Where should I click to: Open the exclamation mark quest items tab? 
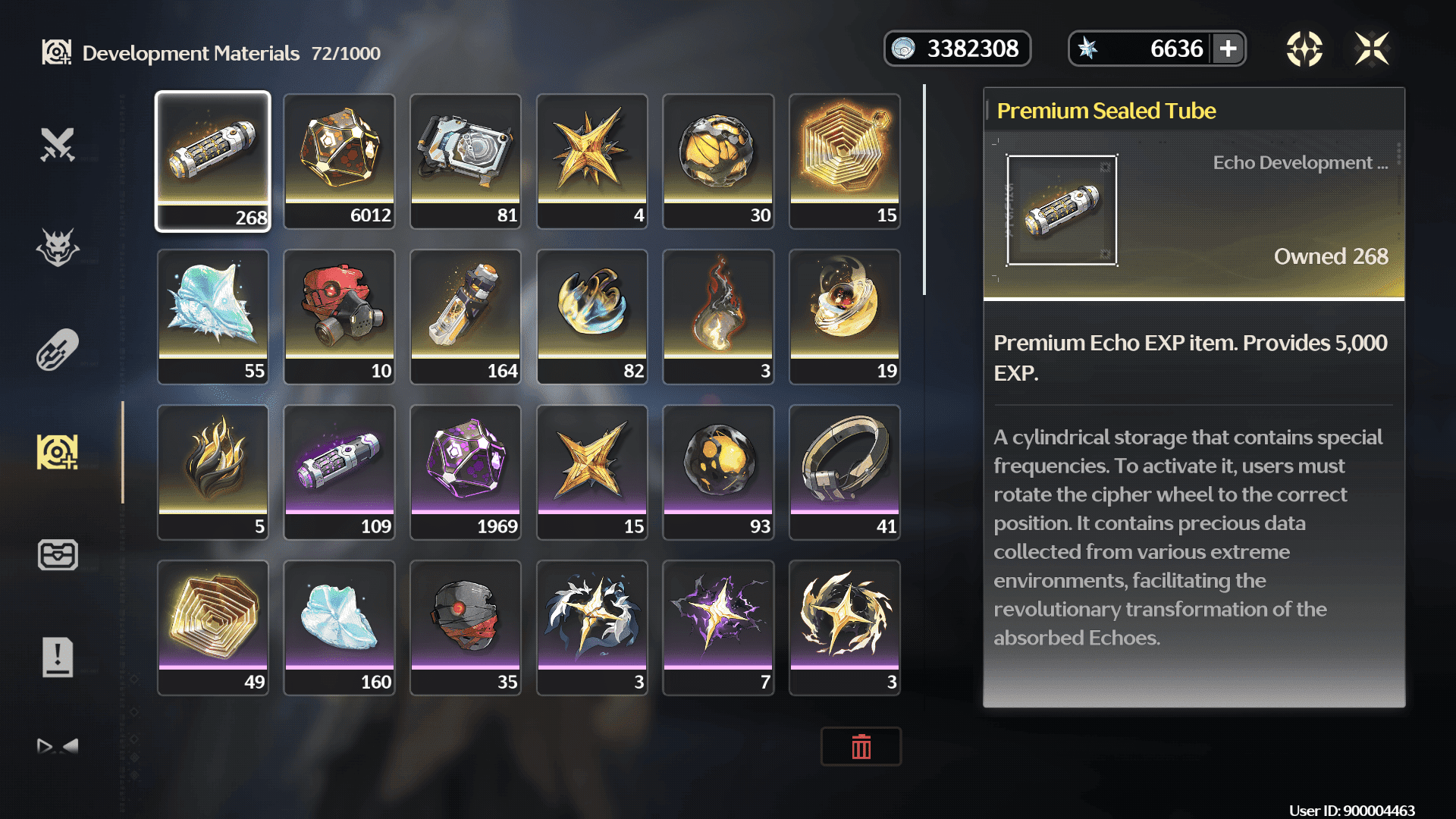(x=58, y=657)
